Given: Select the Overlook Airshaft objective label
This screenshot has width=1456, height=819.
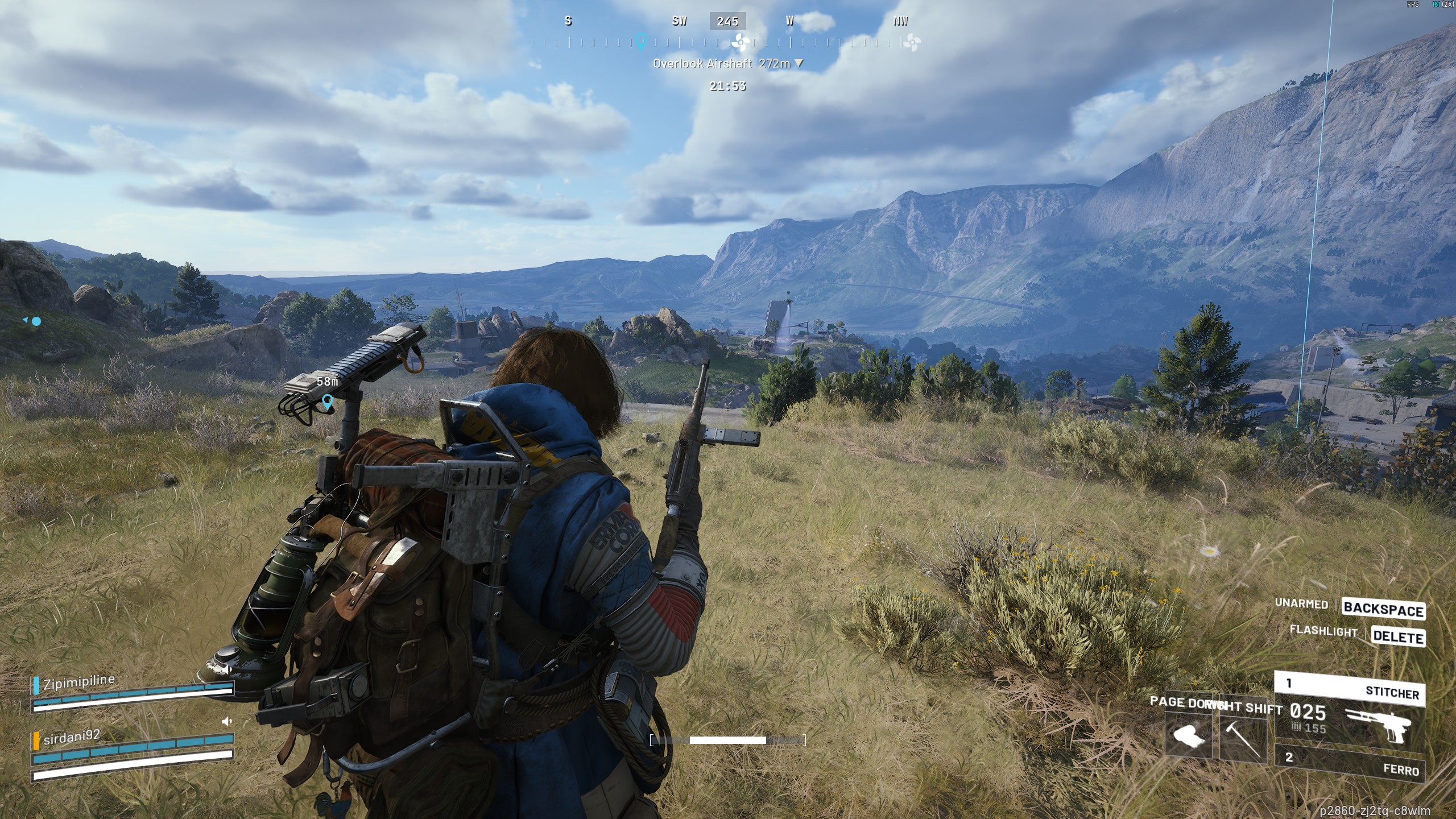Looking at the screenshot, I should tap(702, 64).
